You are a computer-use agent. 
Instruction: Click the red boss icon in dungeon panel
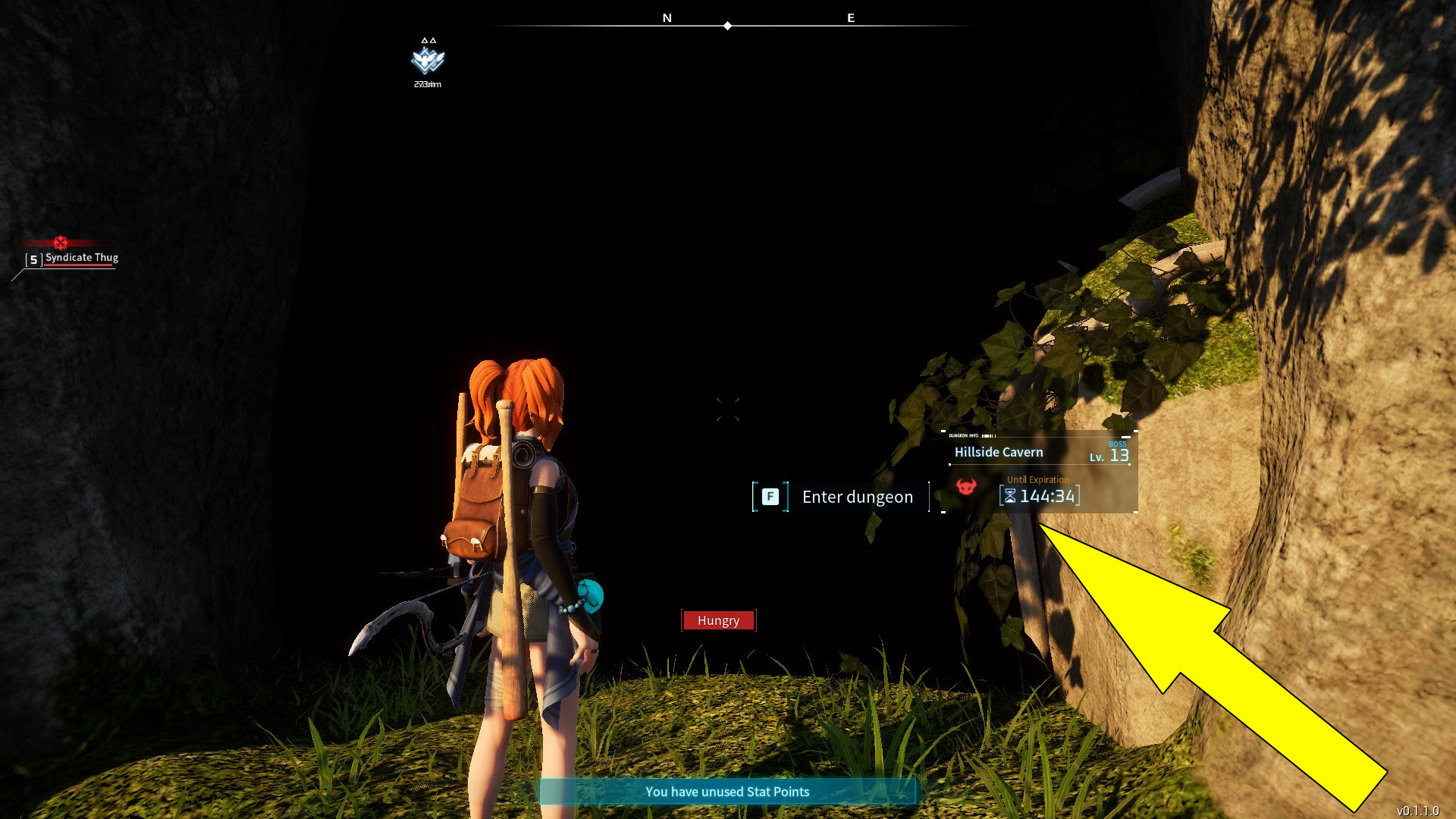point(965,487)
